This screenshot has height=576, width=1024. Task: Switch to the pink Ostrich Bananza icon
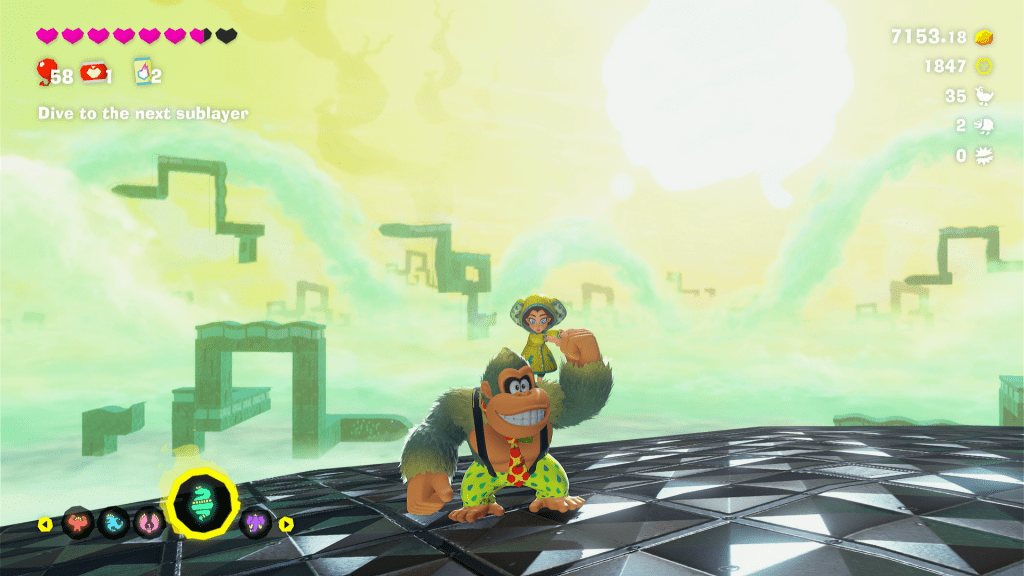click(149, 522)
